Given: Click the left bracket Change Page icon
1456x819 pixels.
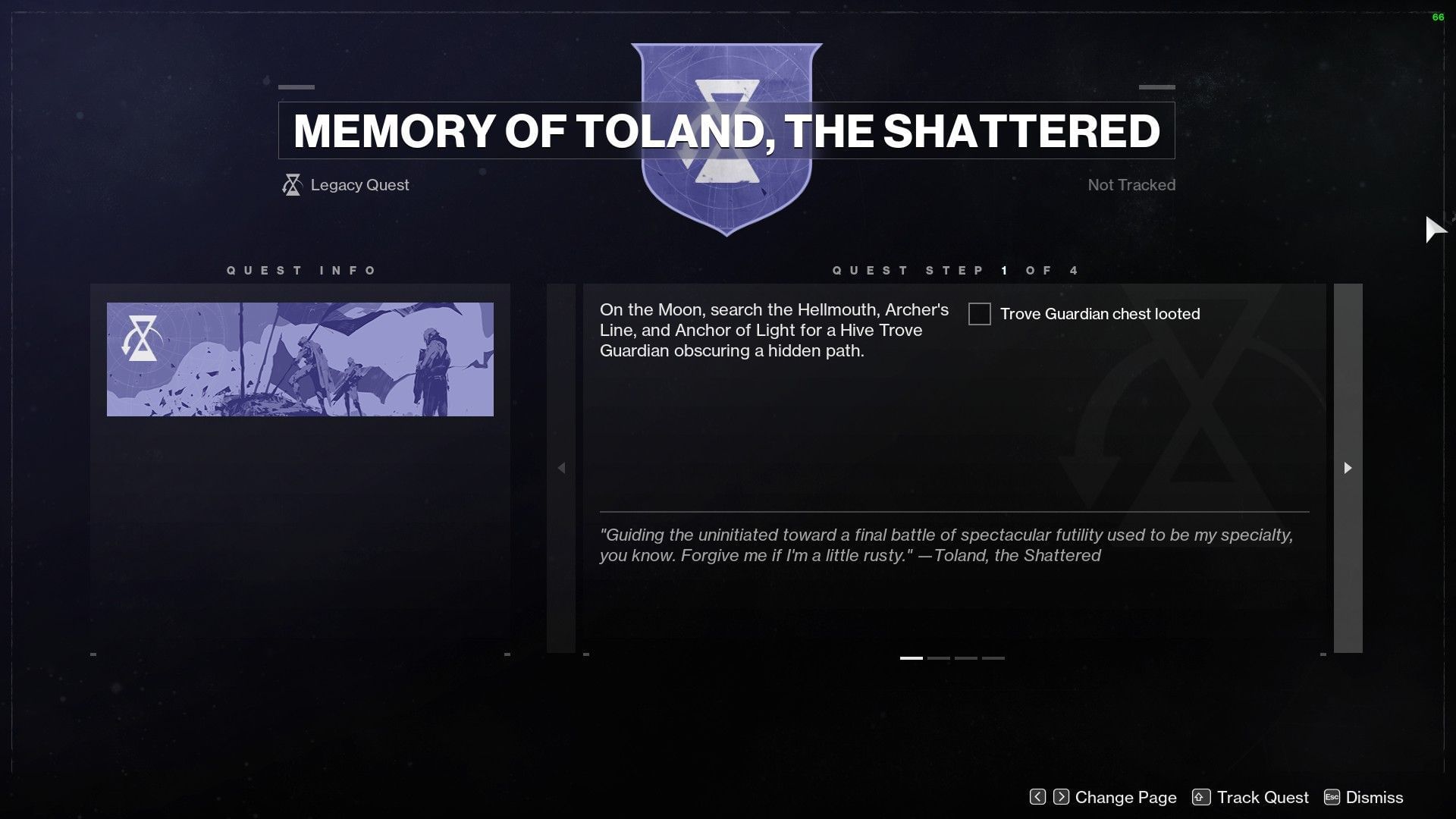Looking at the screenshot, I should point(1036,797).
